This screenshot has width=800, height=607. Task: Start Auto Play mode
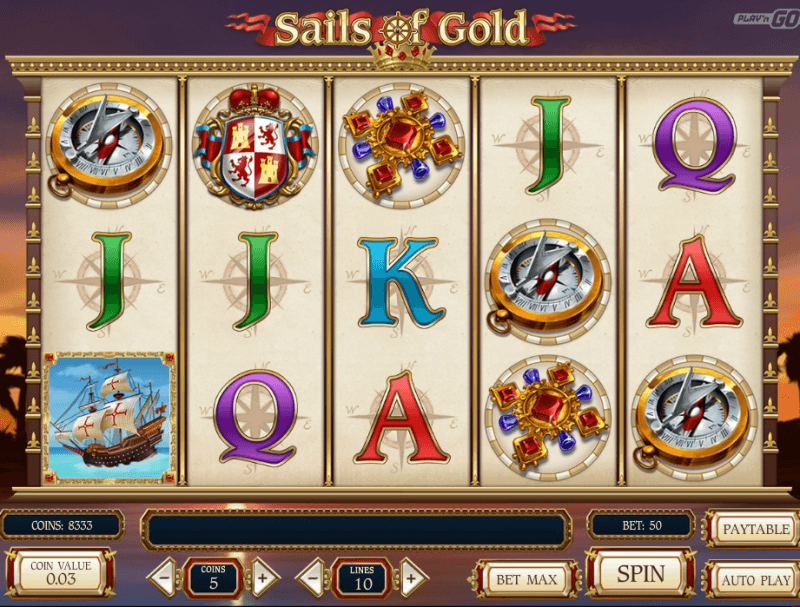click(756, 579)
